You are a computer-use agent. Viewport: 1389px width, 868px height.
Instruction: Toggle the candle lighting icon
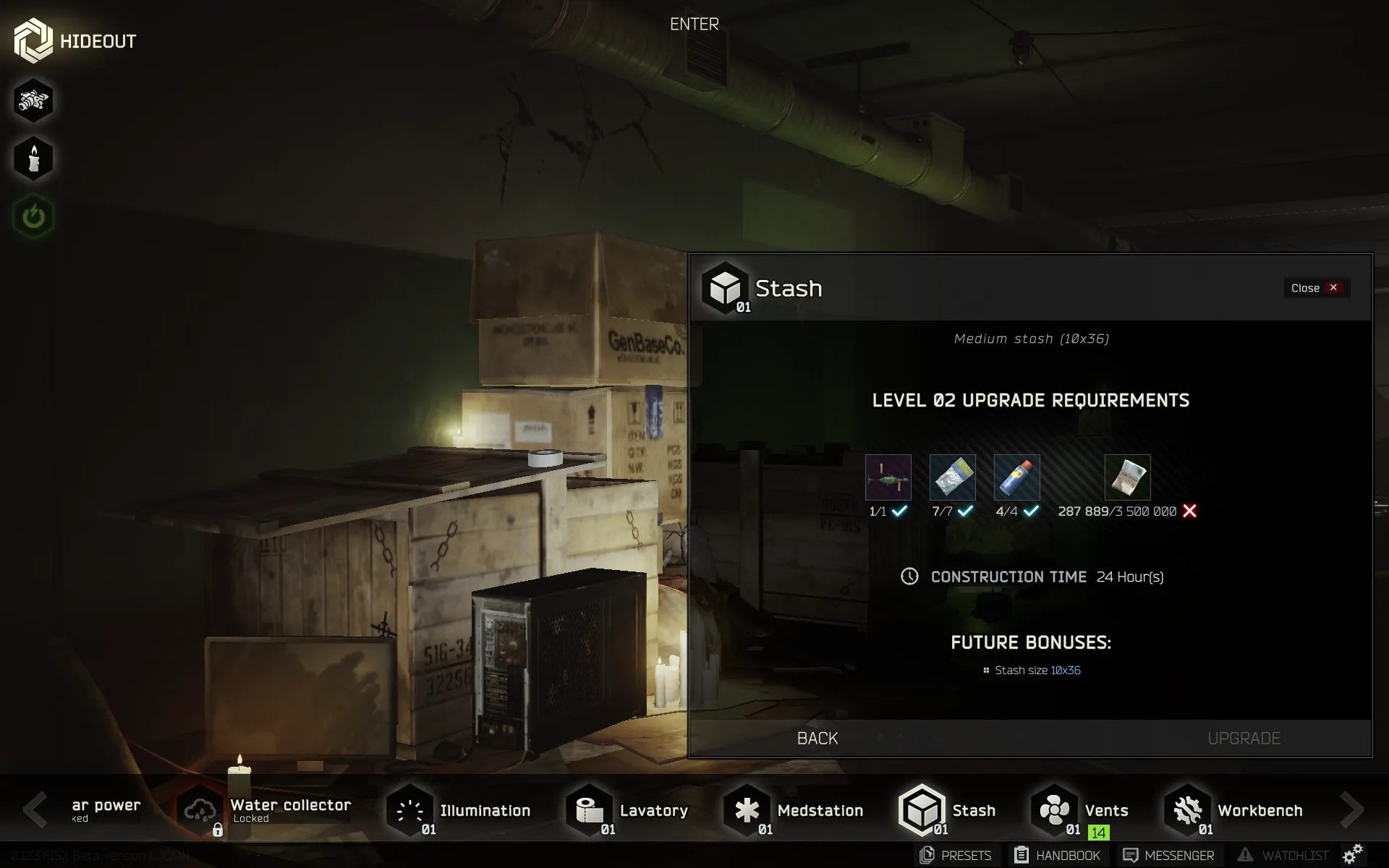coord(33,158)
